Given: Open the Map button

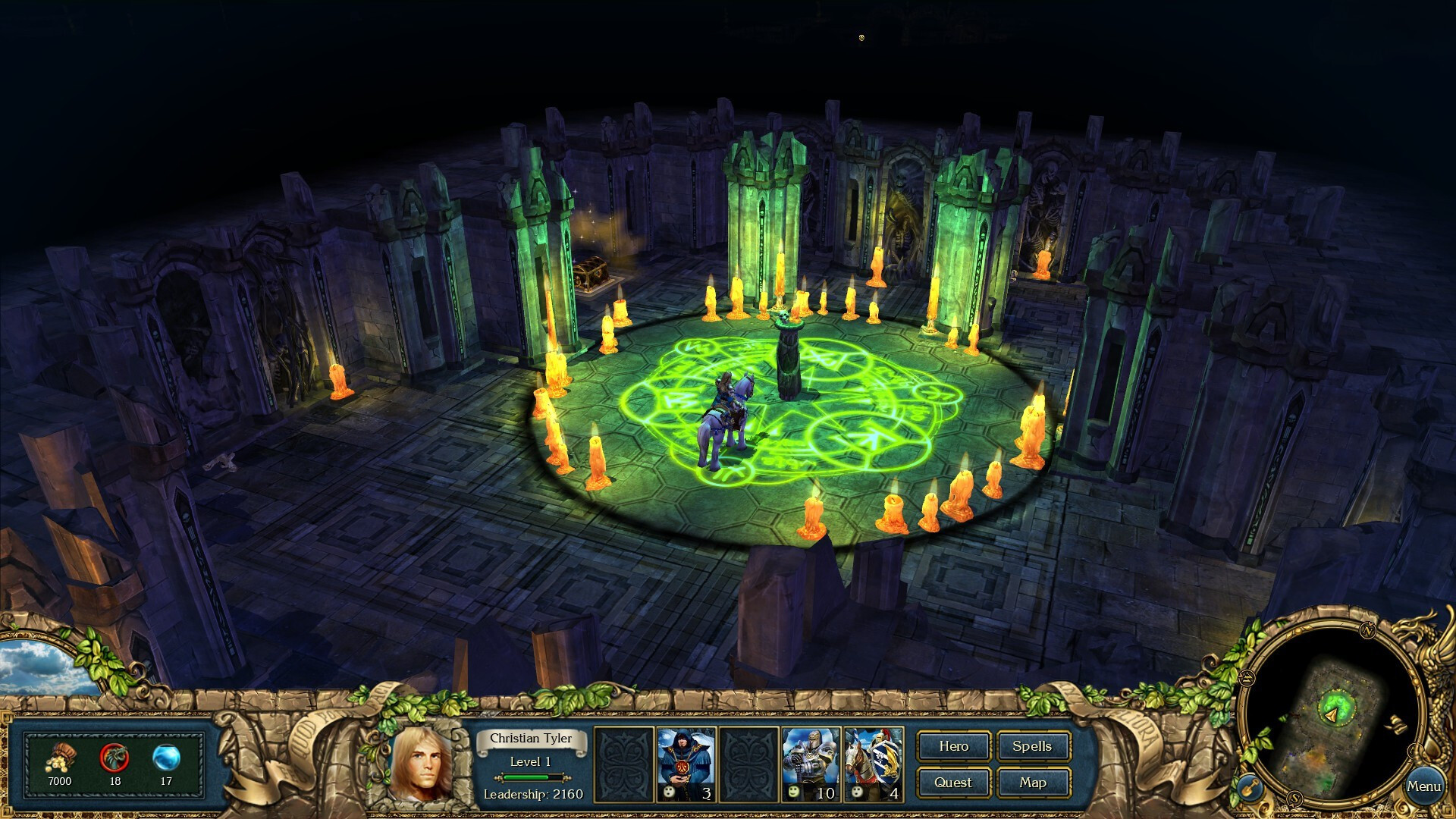Looking at the screenshot, I should pyautogui.click(x=1032, y=783).
